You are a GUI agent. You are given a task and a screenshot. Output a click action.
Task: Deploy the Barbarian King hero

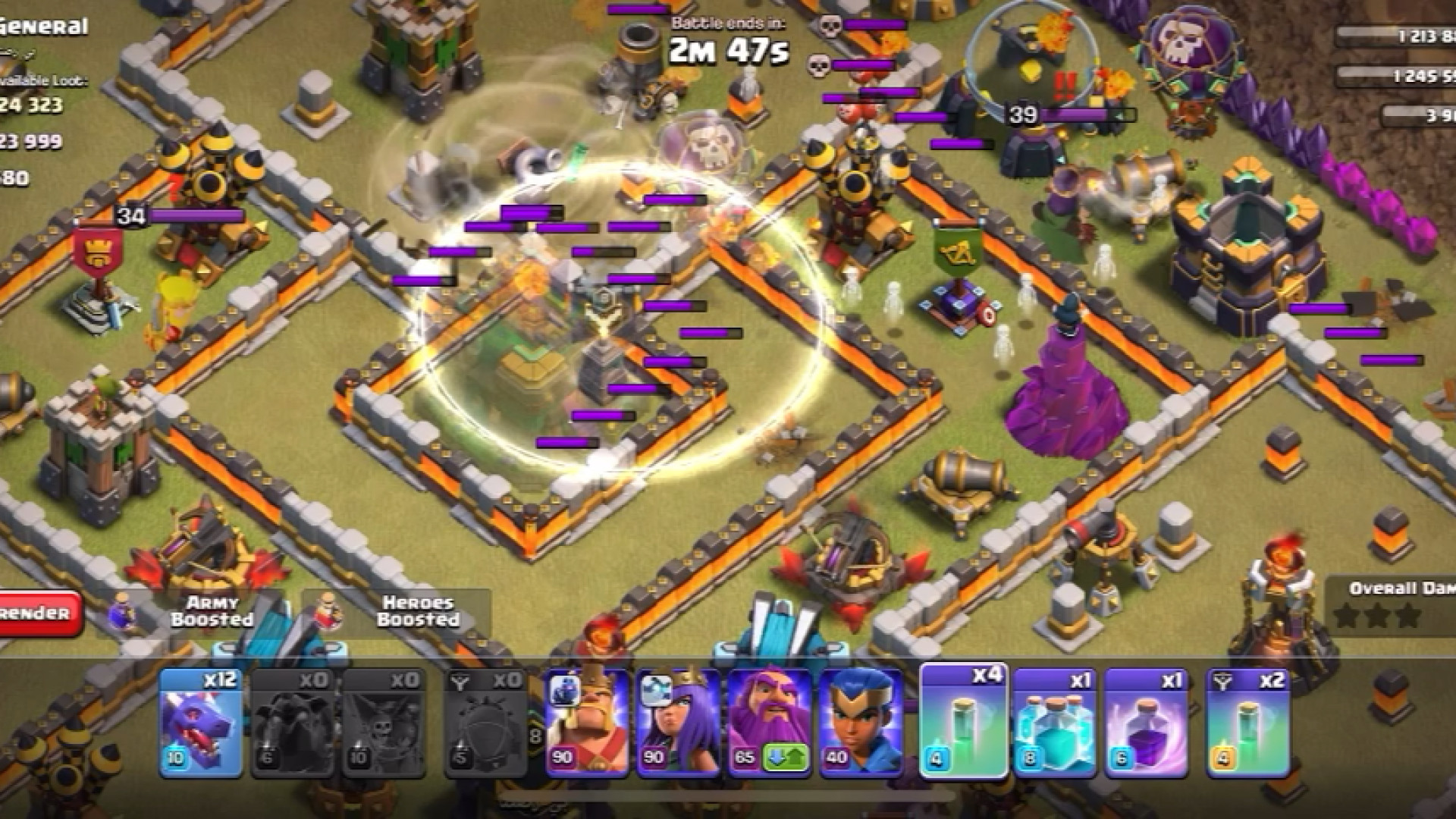pyautogui.click(x=586, y=722)
